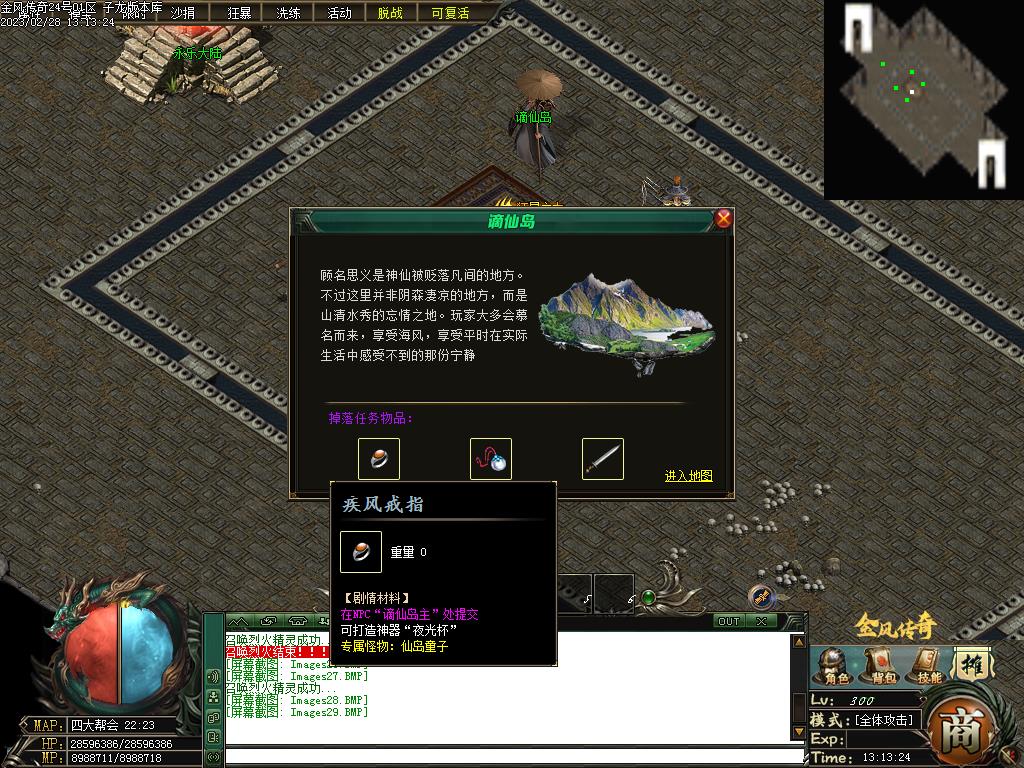Close the 谪仙岛 info window

coord(723,219)
